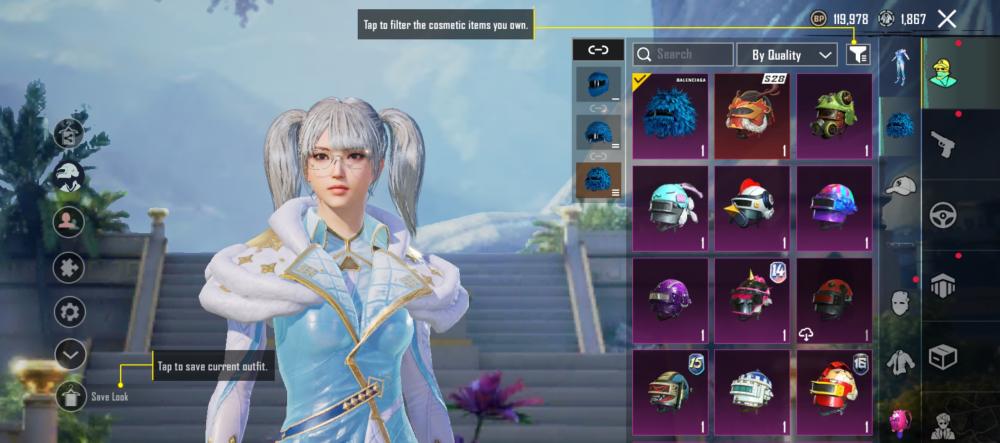The height and width of the screenshot is (443, 1000).
Task: Toggle the link icon above helmet presets
Action: pyautogui.click(x=598, y=49)
